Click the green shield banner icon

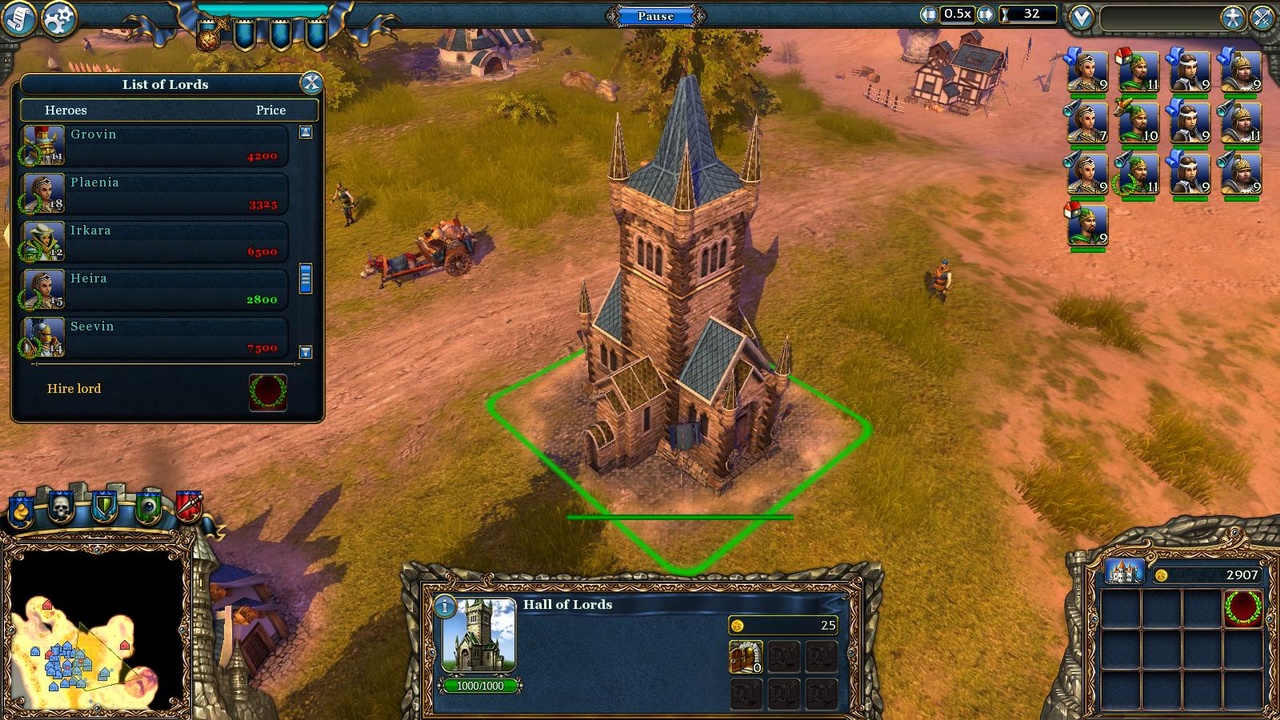[103, 507]
